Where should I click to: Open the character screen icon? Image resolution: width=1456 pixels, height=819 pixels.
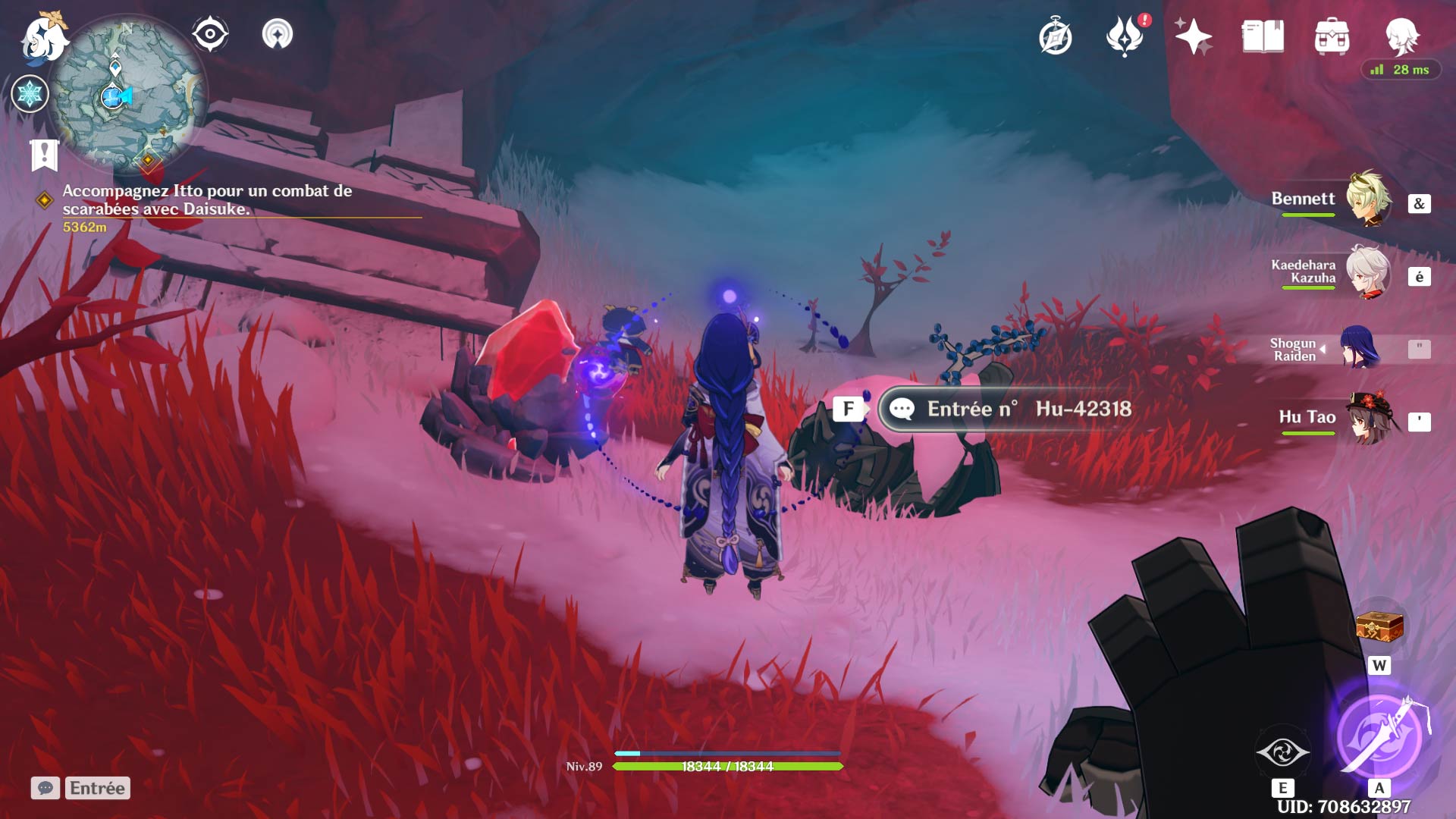click(1401, 35)
